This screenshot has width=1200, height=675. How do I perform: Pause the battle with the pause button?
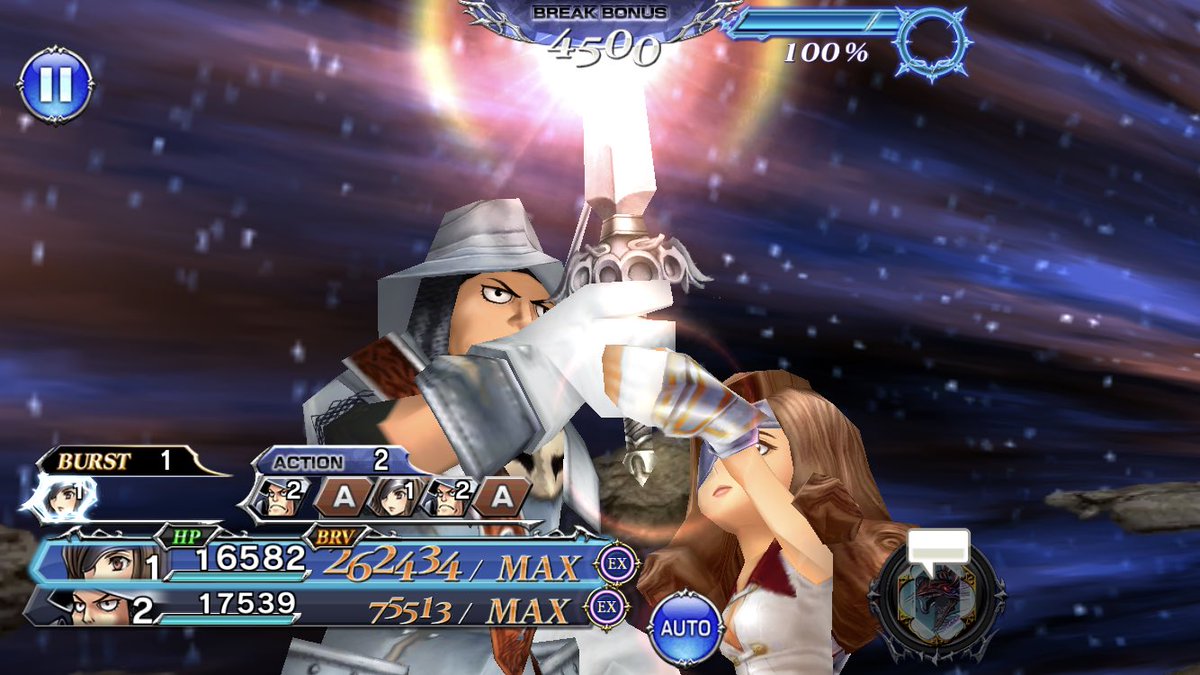(55, 85)
